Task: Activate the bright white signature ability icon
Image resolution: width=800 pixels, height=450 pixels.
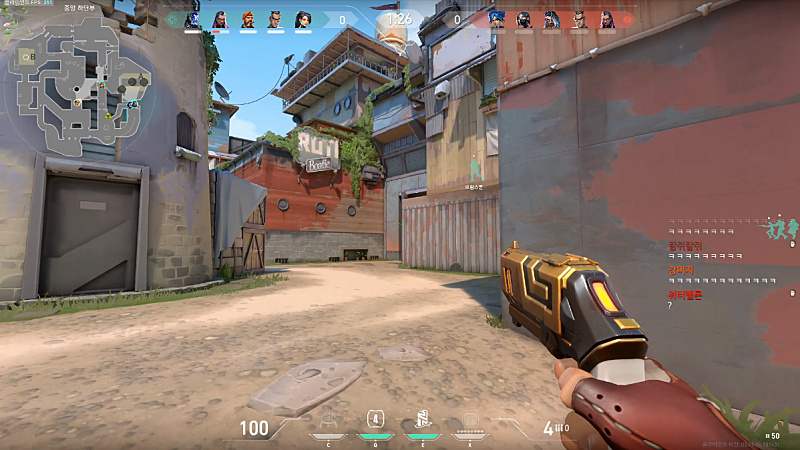Action: pyautogui.click(x=422, y=420)
